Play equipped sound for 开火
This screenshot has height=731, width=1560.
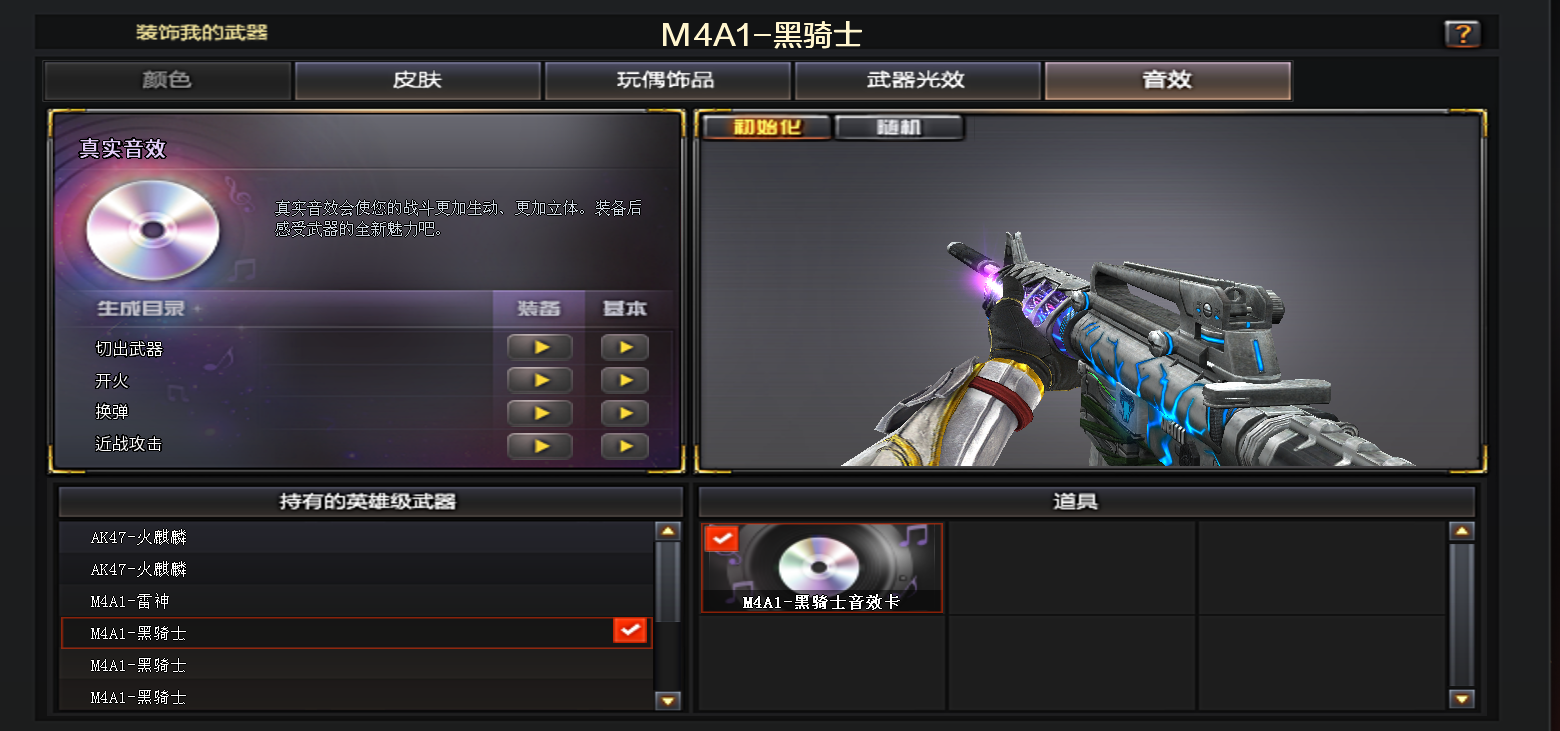540,381
